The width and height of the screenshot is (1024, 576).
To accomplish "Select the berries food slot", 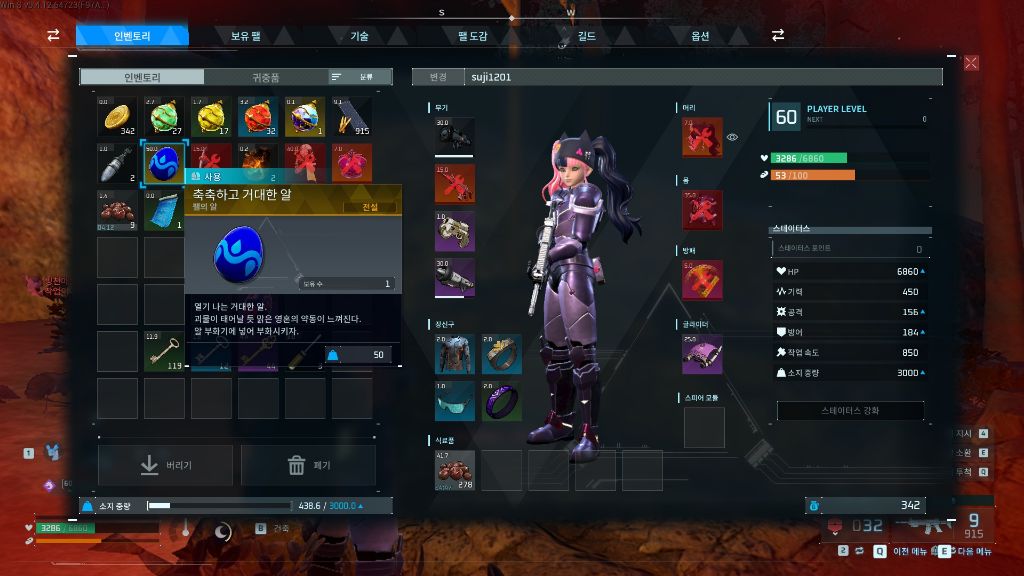I will point(454,470).
